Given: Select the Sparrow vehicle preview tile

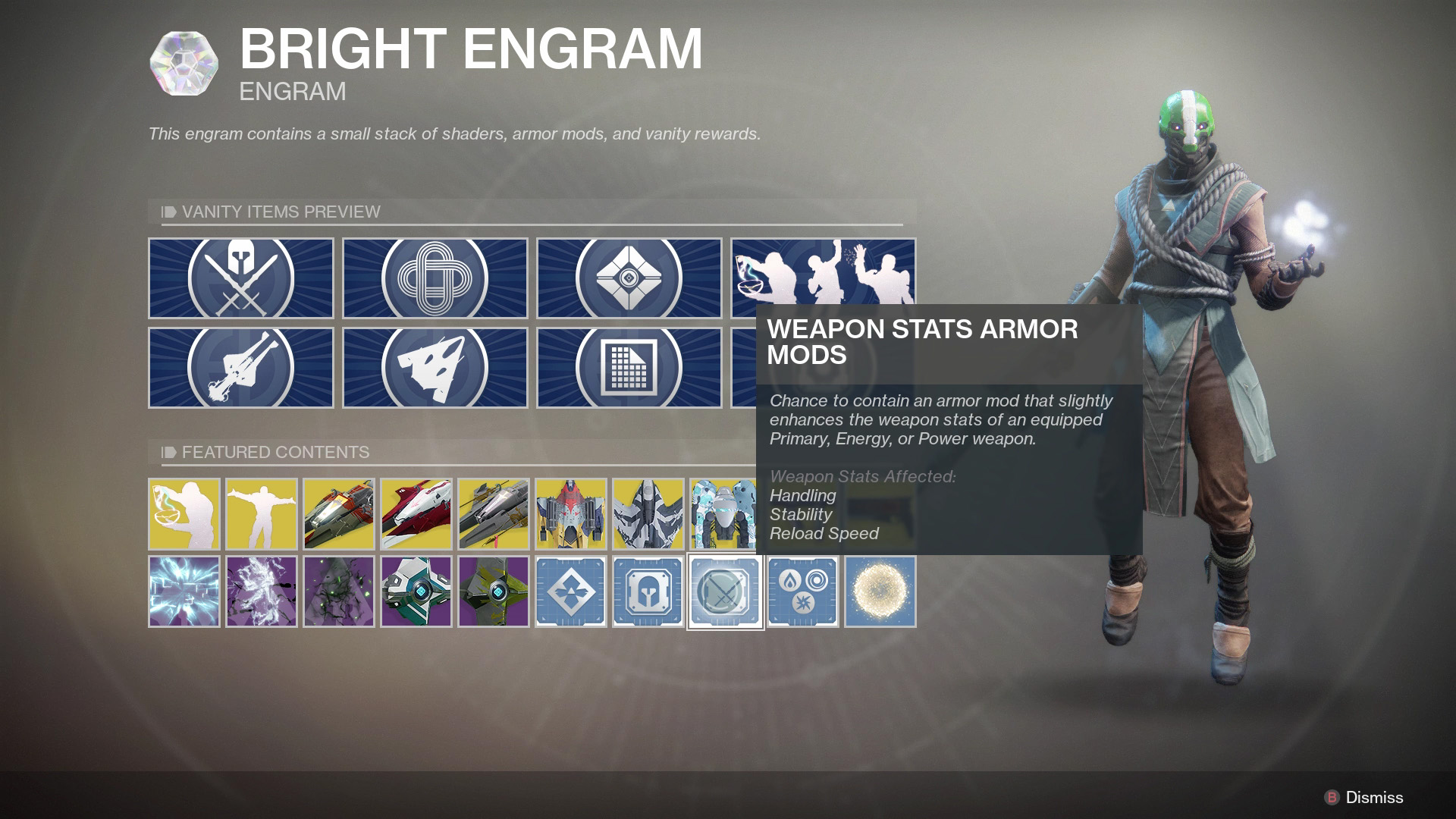Looking at the screenshot, I should [x=240, y=368].
